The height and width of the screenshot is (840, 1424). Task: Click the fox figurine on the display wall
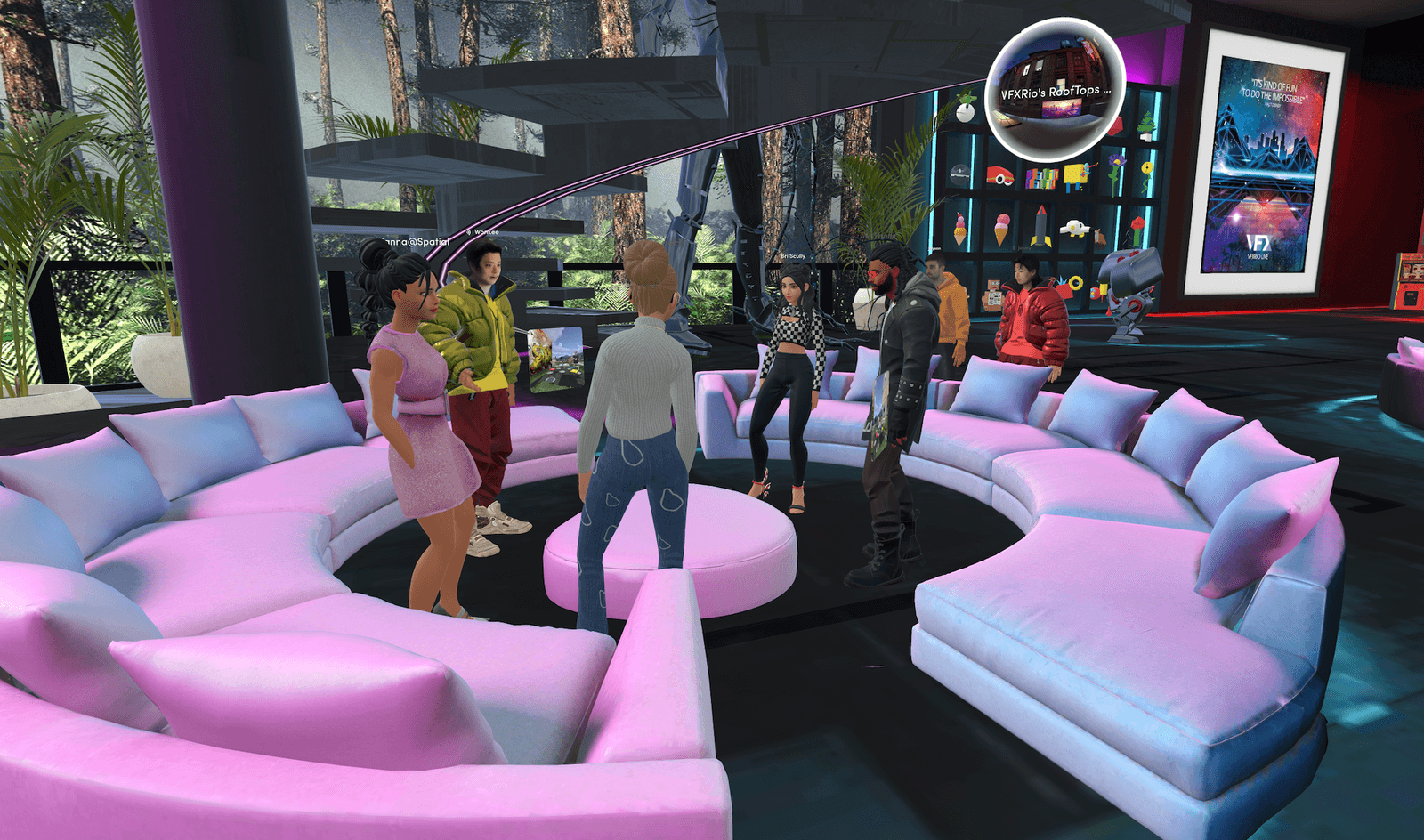pyautogui.click(x=1099, y=236)
